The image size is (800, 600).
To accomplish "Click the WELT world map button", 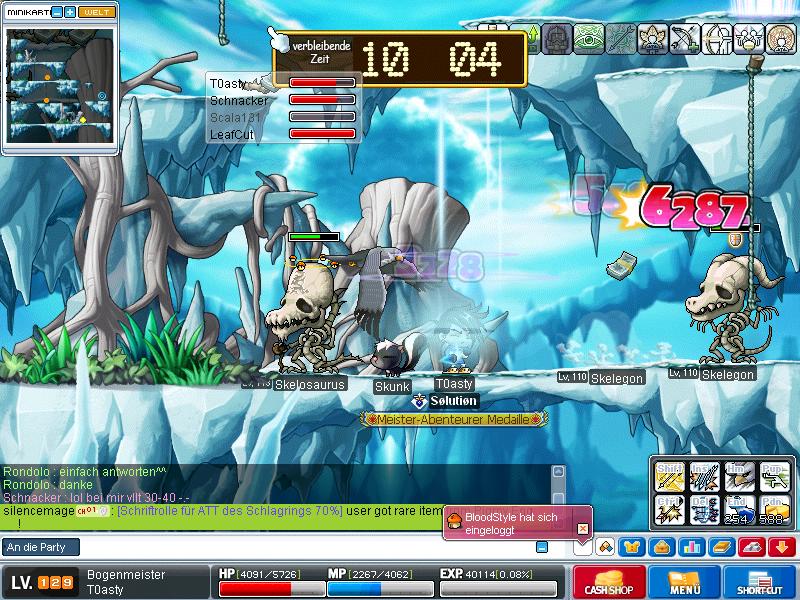I will click(96, 11).
